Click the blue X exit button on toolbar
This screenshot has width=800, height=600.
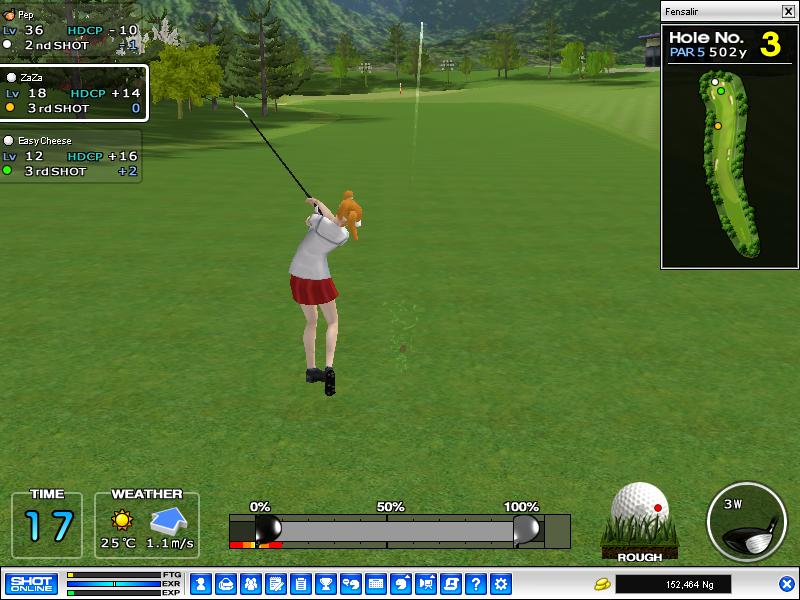click(x=787, y=584)
